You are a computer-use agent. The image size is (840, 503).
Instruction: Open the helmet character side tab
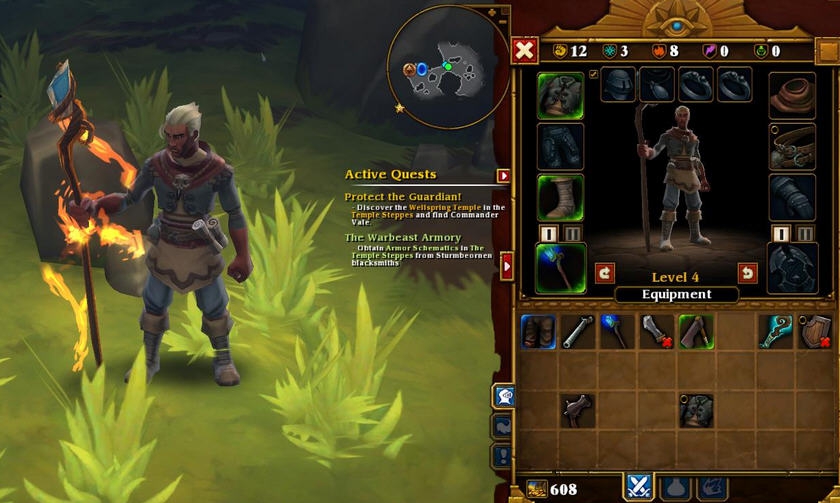(x=503, y=396)
